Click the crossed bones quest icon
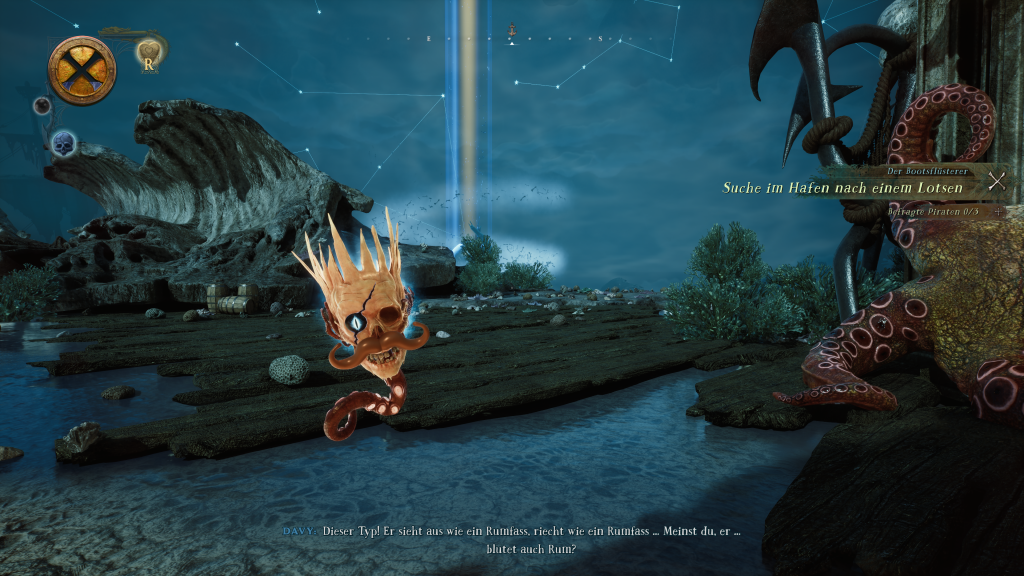 click(996, 181)
